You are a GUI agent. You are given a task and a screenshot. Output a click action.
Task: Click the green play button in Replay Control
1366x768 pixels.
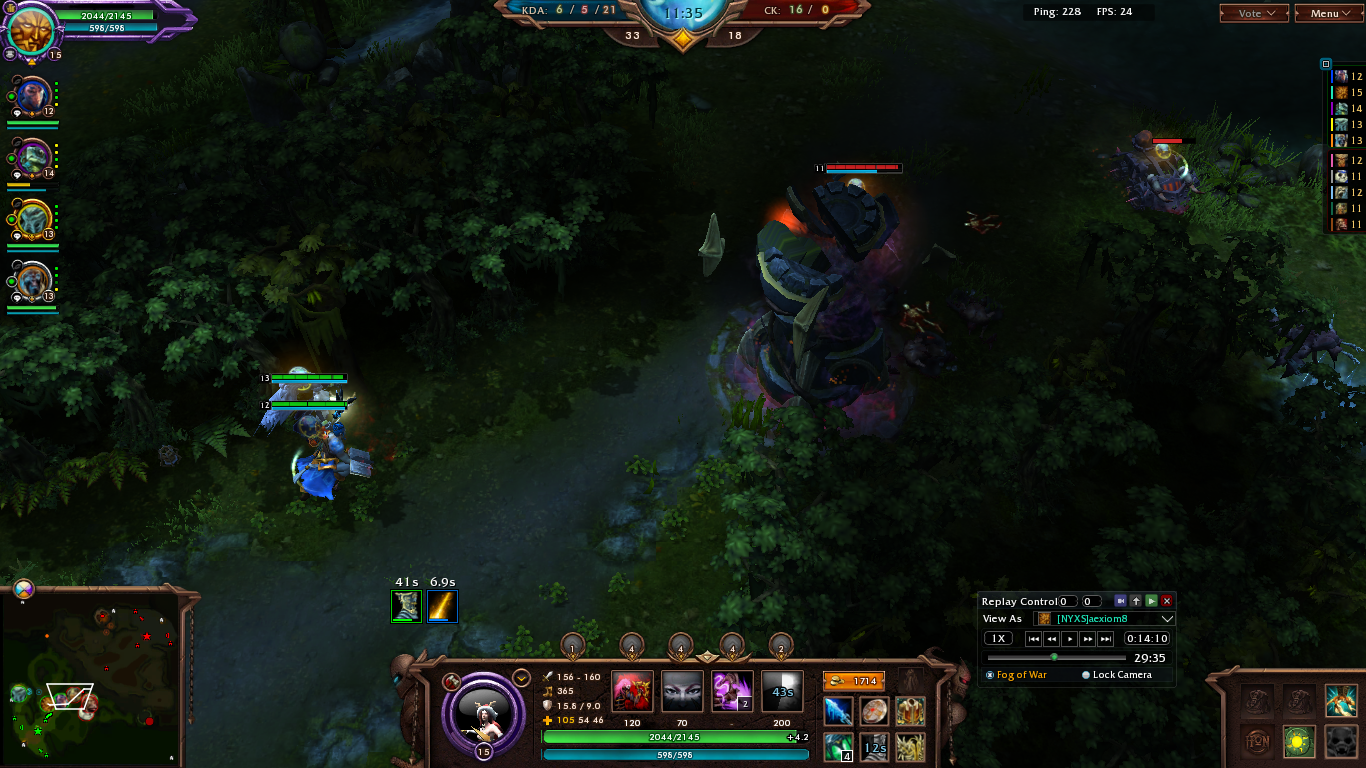[1151, 601]
